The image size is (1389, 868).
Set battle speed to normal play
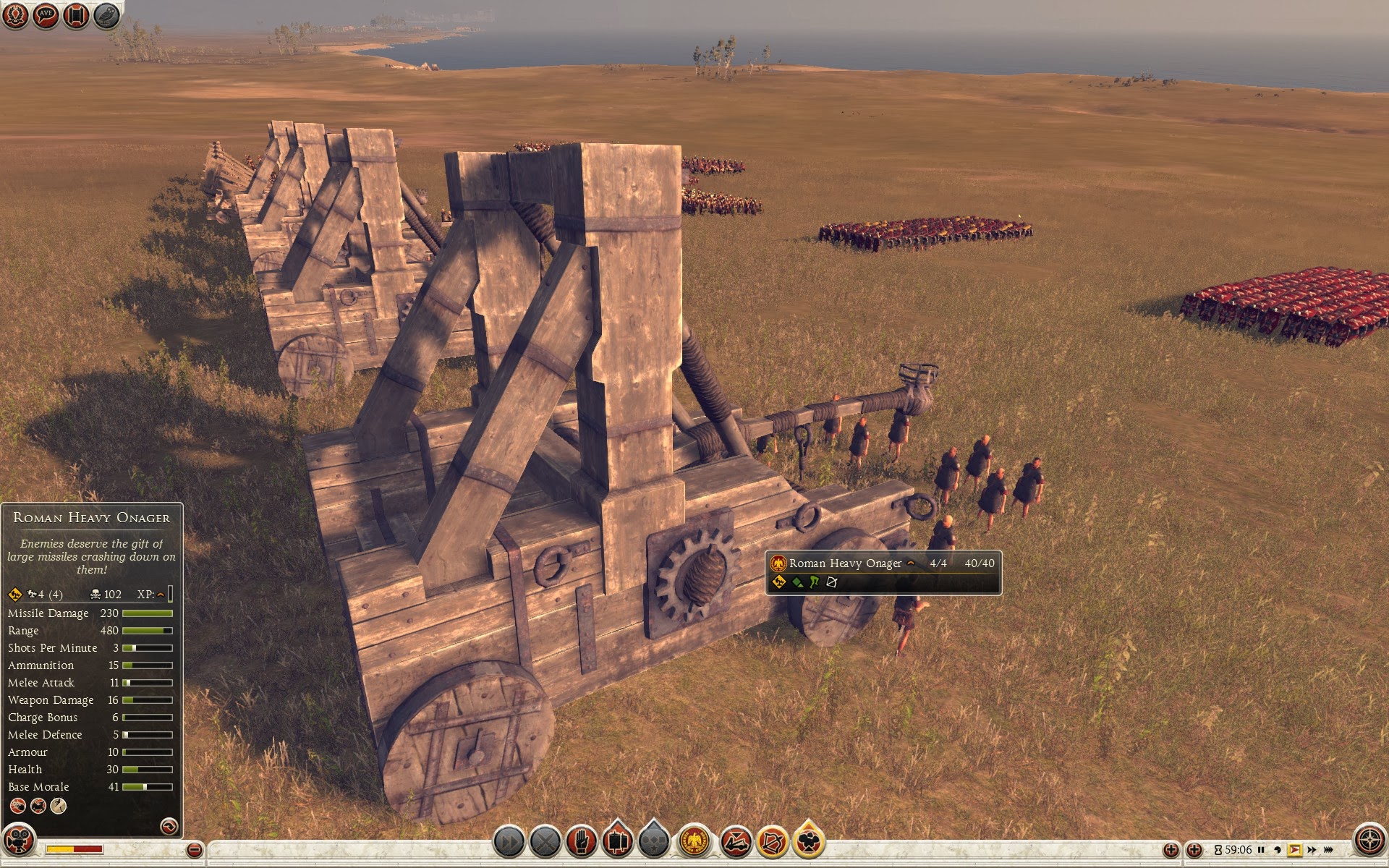tap(1295, 850)
